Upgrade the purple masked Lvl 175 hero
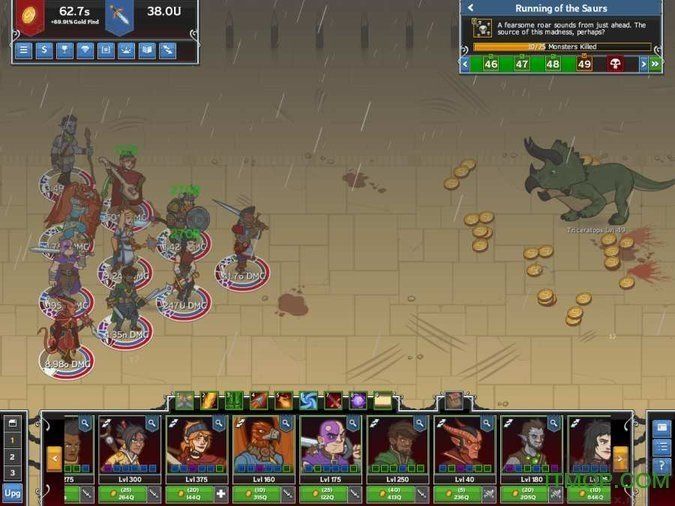 [x=329, y=493]
